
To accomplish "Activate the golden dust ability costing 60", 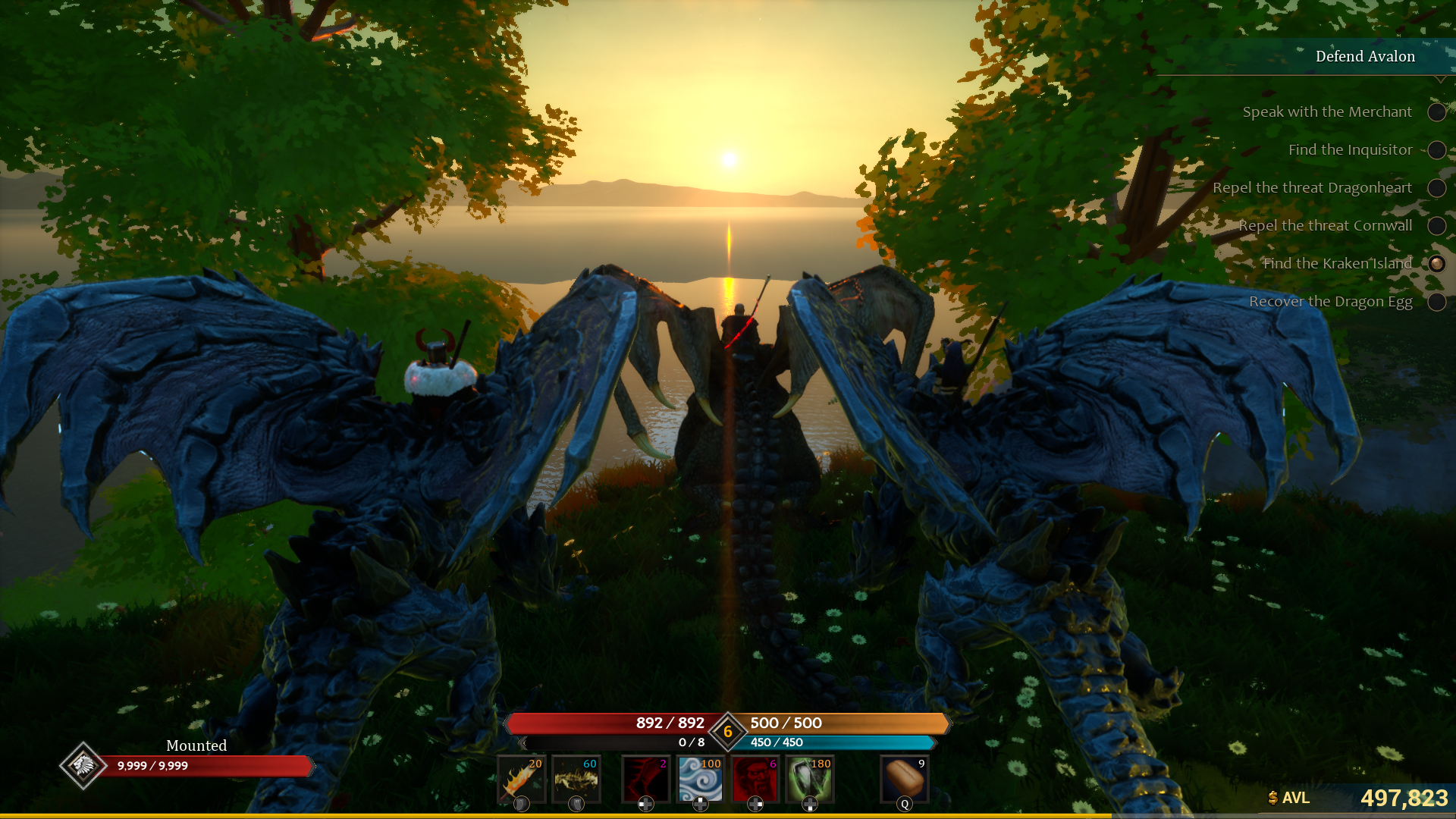I will coord(575,777).
